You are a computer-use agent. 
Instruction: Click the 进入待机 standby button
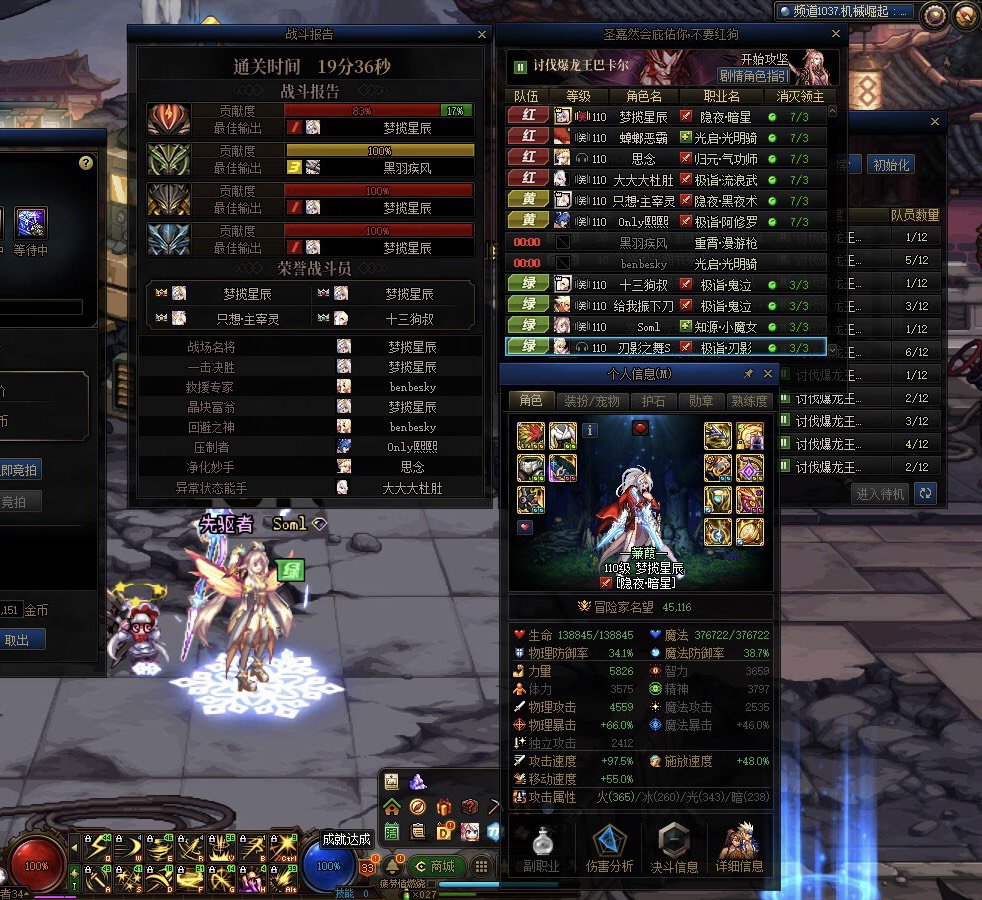pyautogui.click(x=881, y=493)
